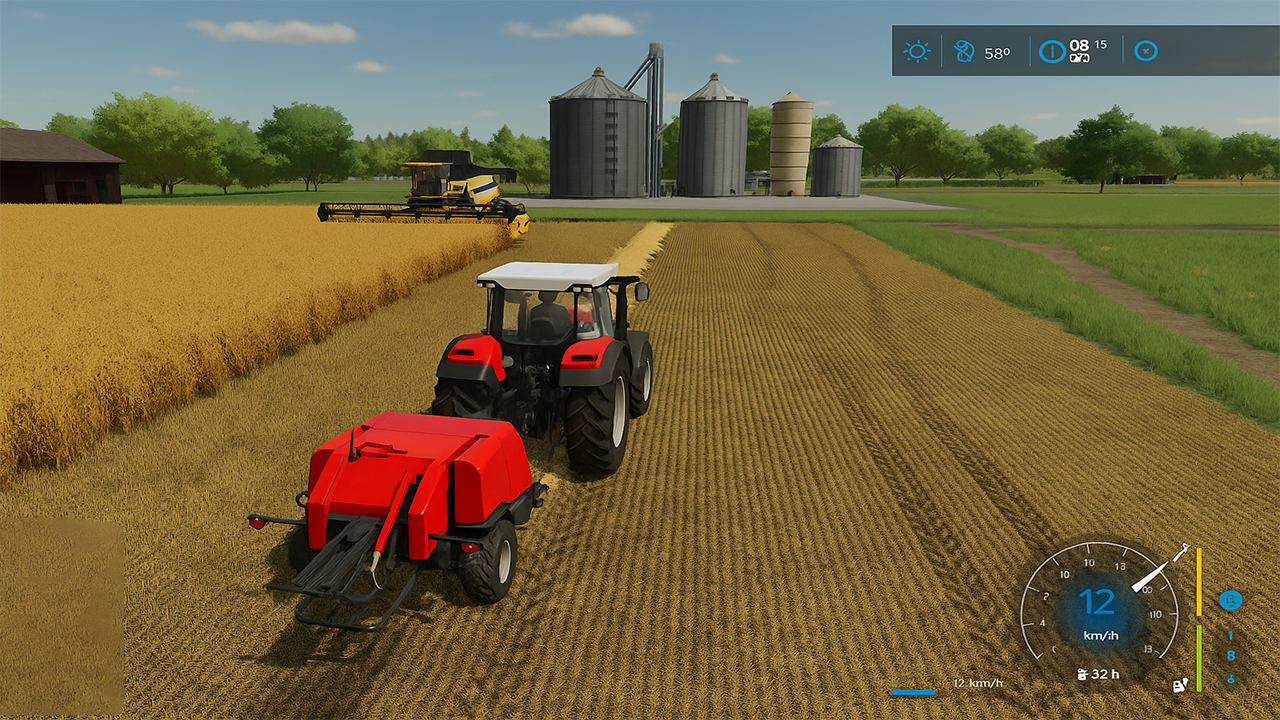Click the 32 h engine hours label
This screenshot has width=1280, height=720.
tap(1104, 673)
